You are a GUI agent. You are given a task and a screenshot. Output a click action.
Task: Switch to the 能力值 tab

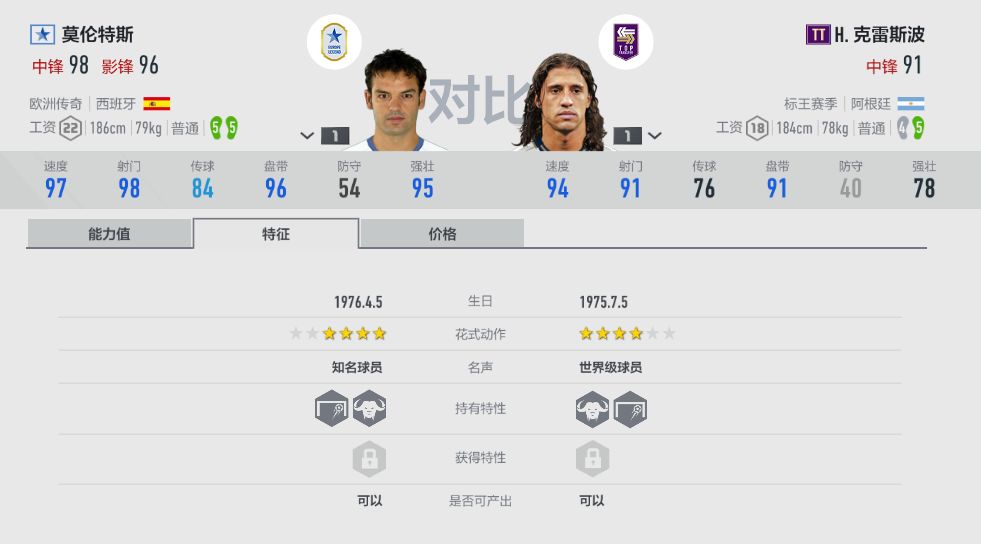(109, 234)
